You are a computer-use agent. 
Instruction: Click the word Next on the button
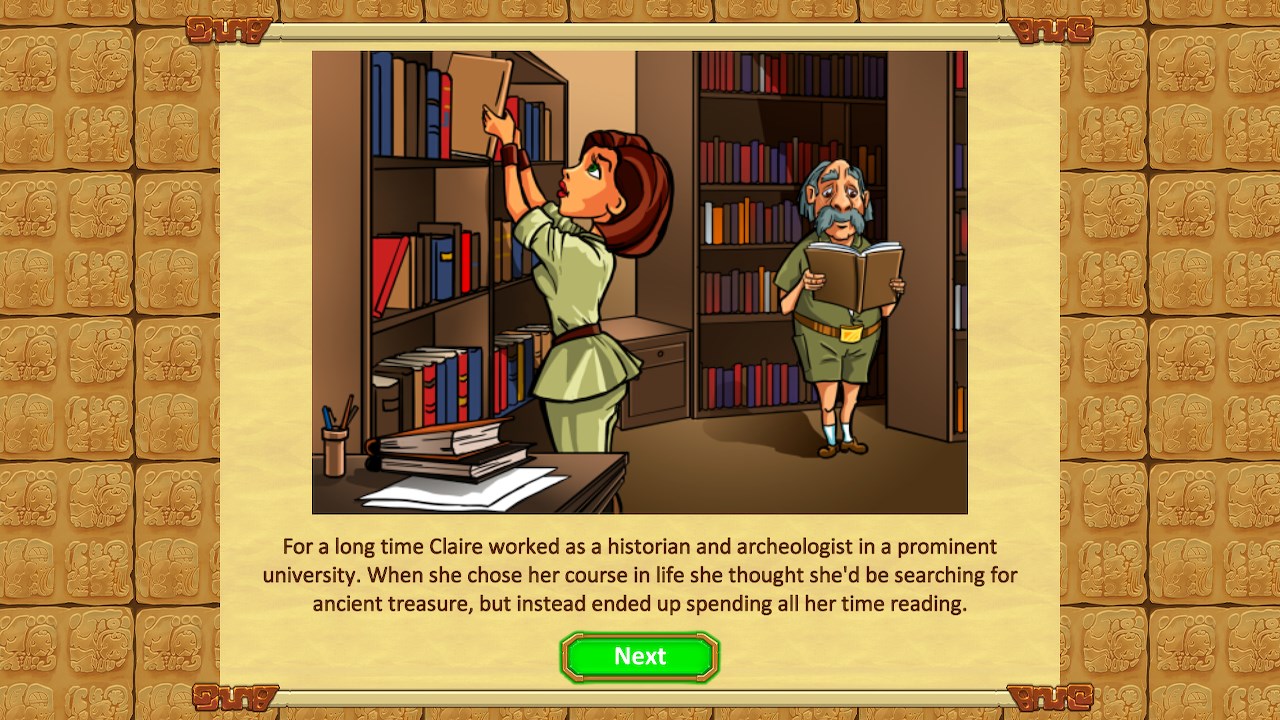(639, 656)
